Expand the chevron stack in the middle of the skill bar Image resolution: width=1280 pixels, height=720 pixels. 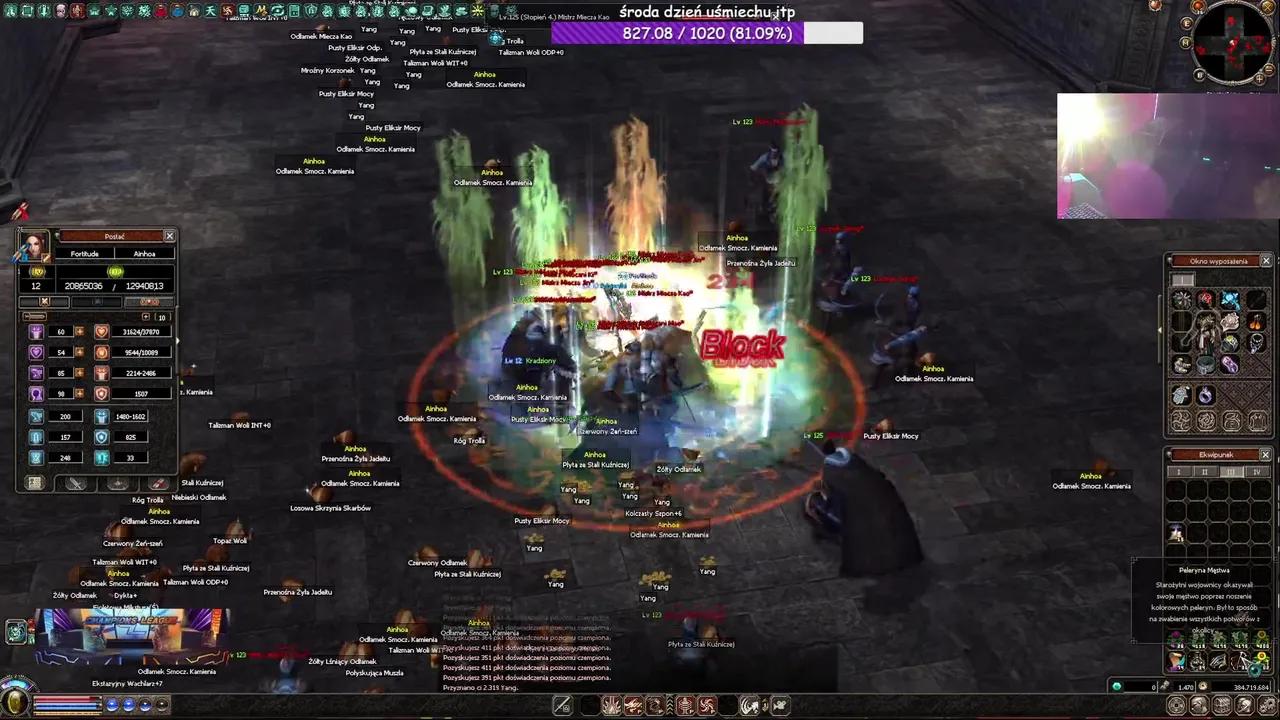click(669, 705)
